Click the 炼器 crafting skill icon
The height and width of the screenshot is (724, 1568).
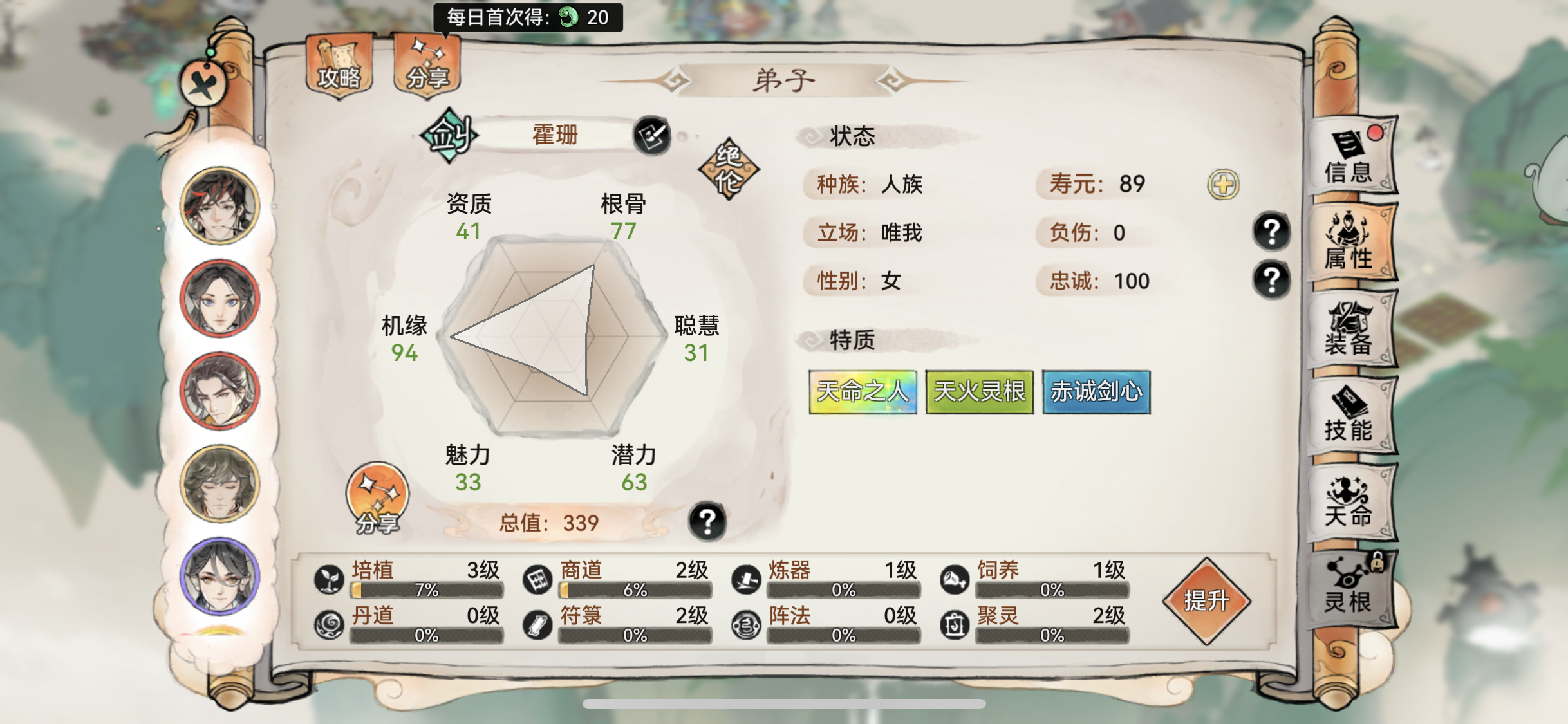tap(748, 578)
